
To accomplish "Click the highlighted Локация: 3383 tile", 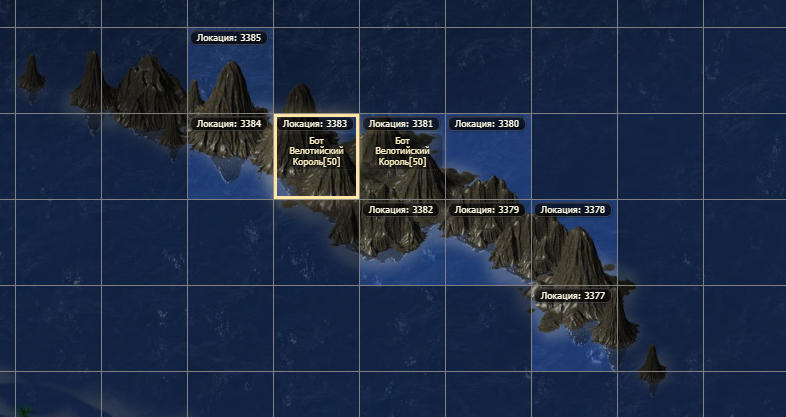I will [x=316, y=157].
